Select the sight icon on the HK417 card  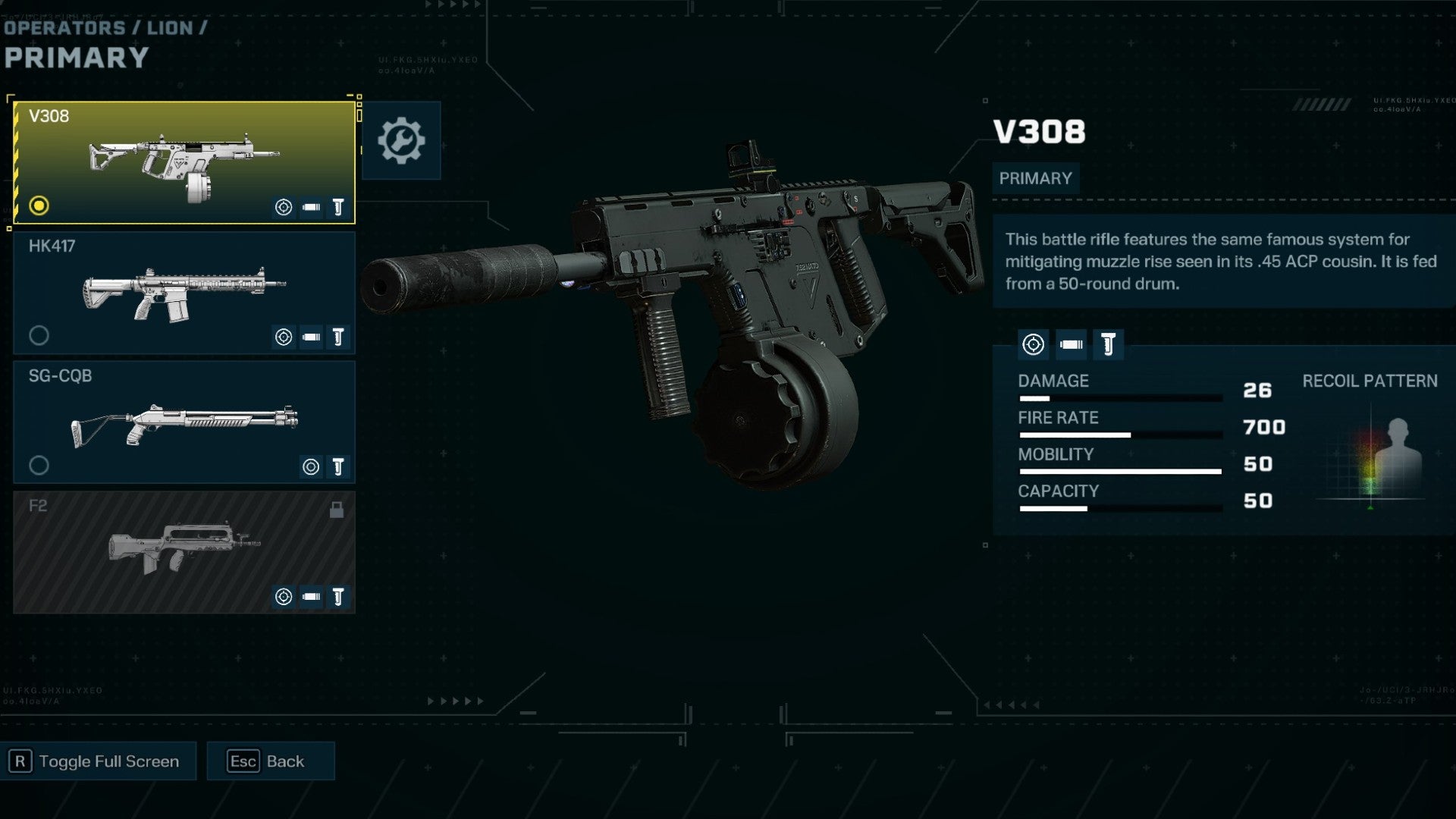(x=283, y=337)
